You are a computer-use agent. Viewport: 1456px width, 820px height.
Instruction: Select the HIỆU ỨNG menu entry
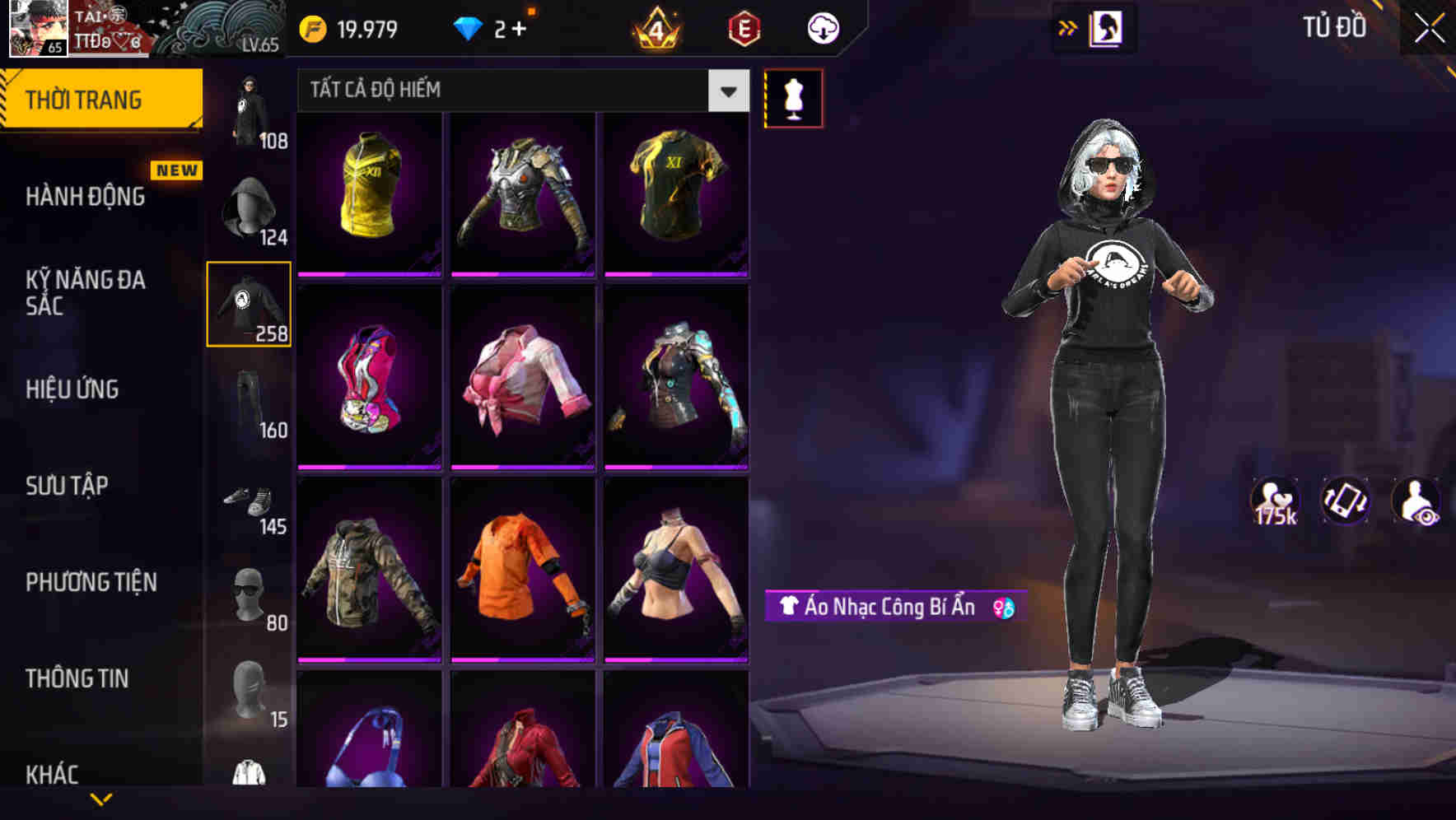pos(74,389)
